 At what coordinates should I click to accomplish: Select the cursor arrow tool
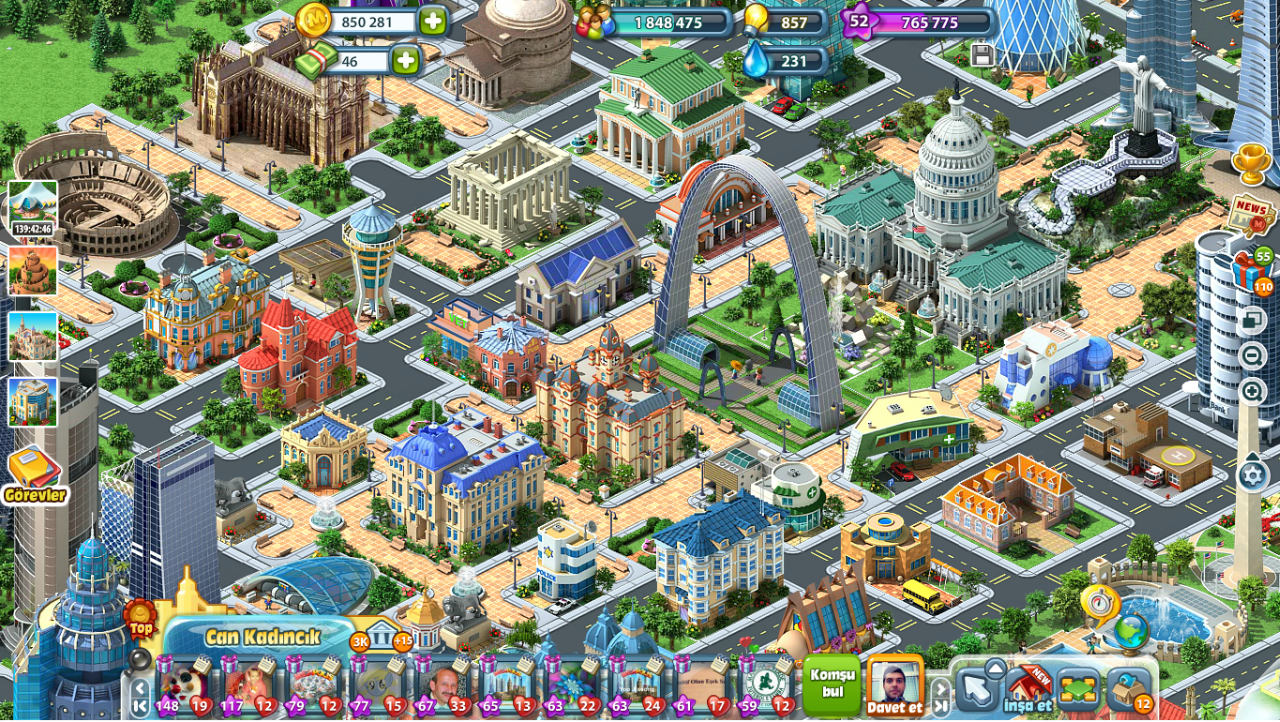pos(976,688)
